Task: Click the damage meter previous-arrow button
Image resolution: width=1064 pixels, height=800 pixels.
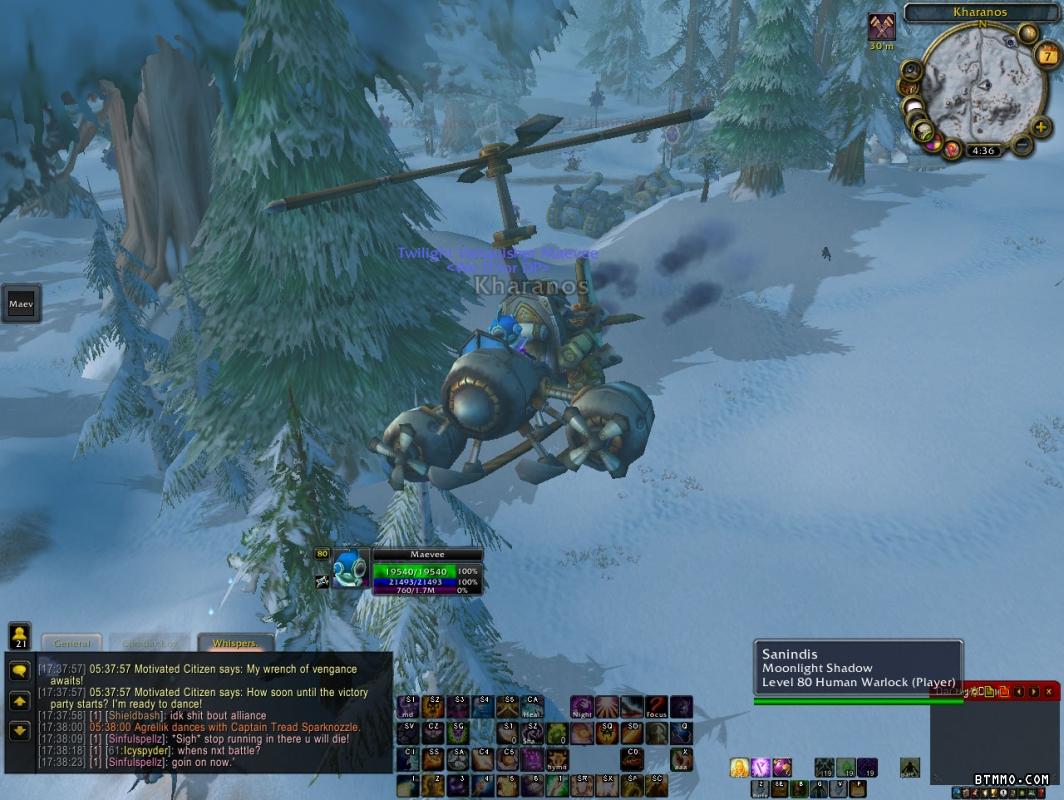Action: pyautogui.click(x=1019, y=691)
